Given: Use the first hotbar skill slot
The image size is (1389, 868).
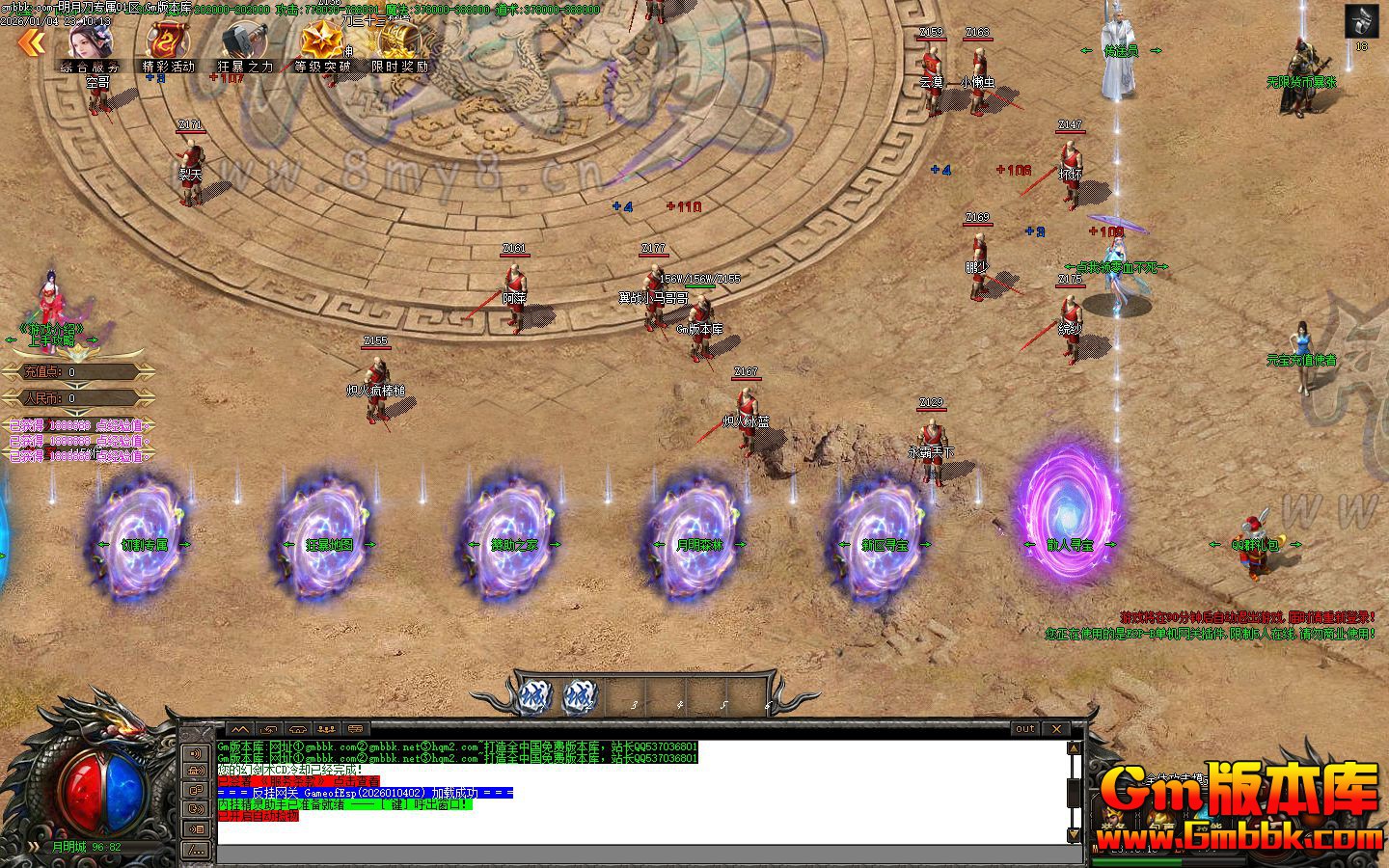Looking at the screenshot, I should 533,696.
